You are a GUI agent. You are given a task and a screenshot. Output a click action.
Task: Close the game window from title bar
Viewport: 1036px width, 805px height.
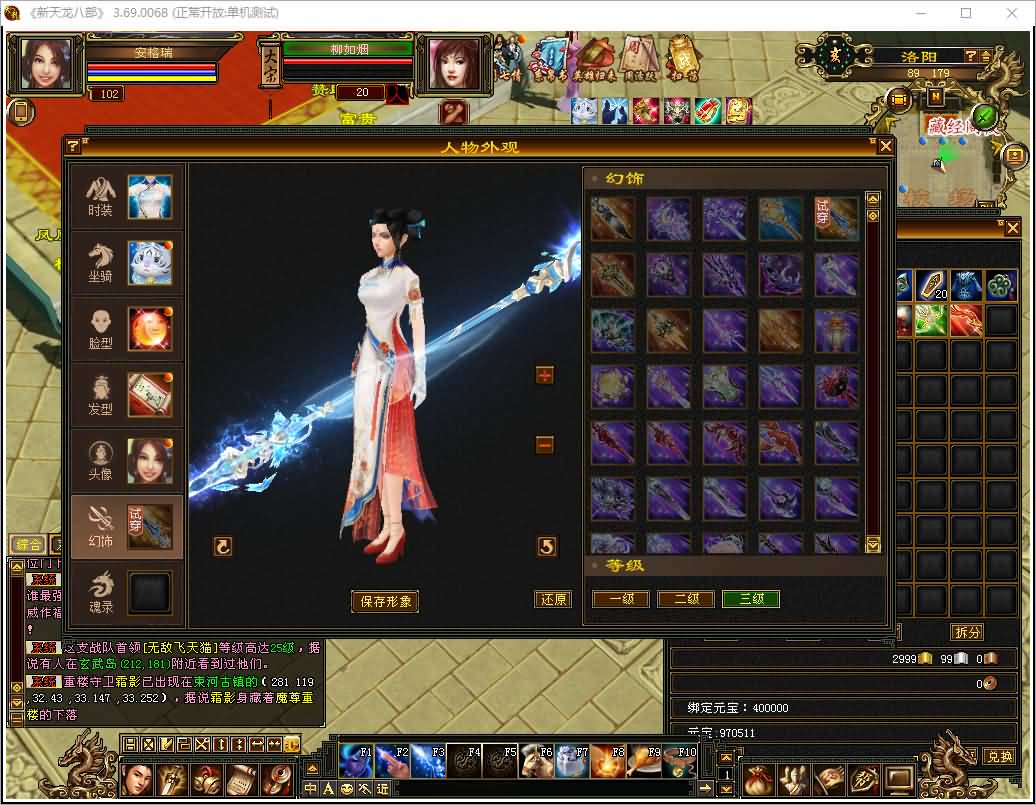click(x=1011, y=13)
